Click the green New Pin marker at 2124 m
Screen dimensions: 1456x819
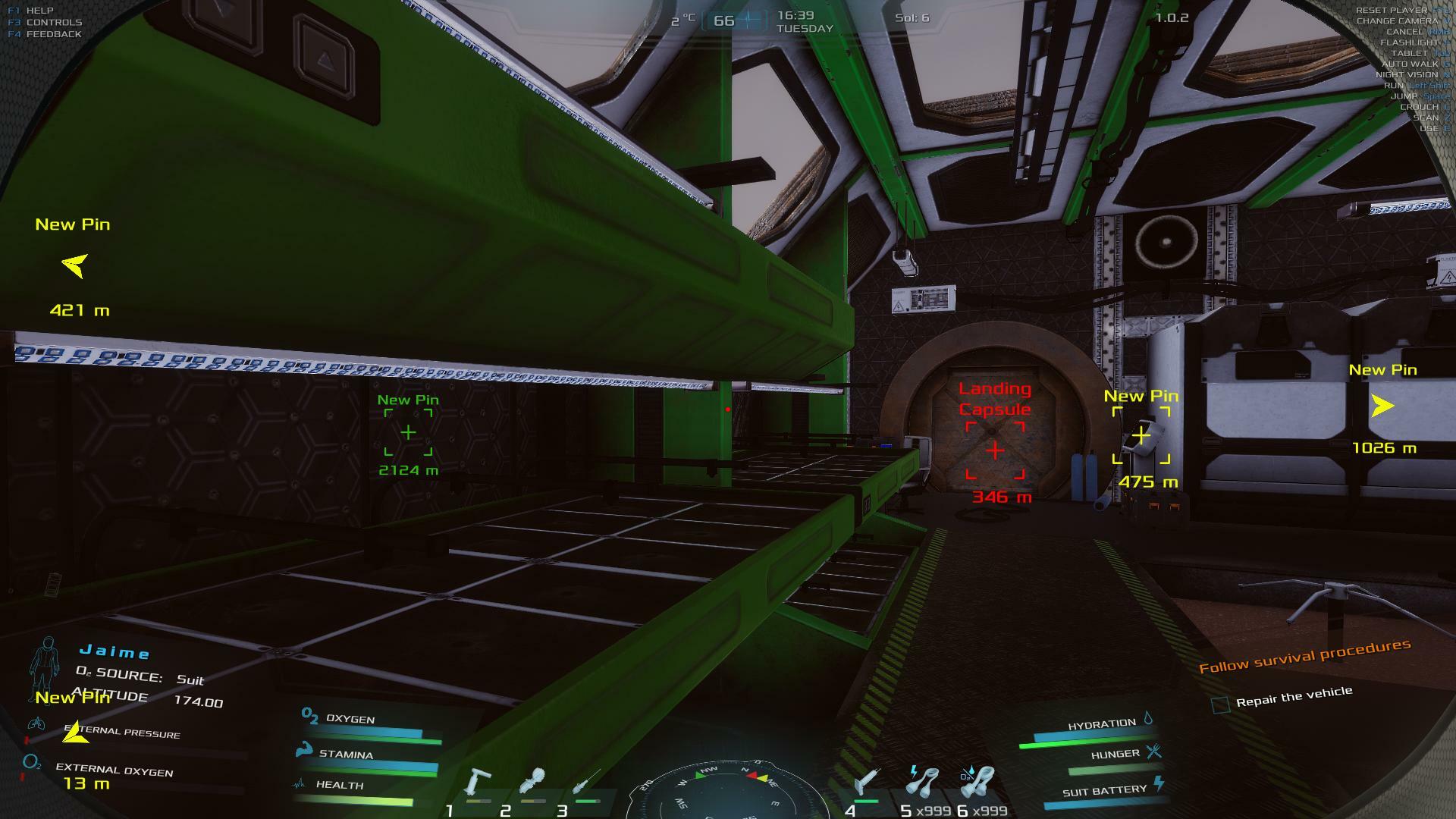[x=408, y=433]
